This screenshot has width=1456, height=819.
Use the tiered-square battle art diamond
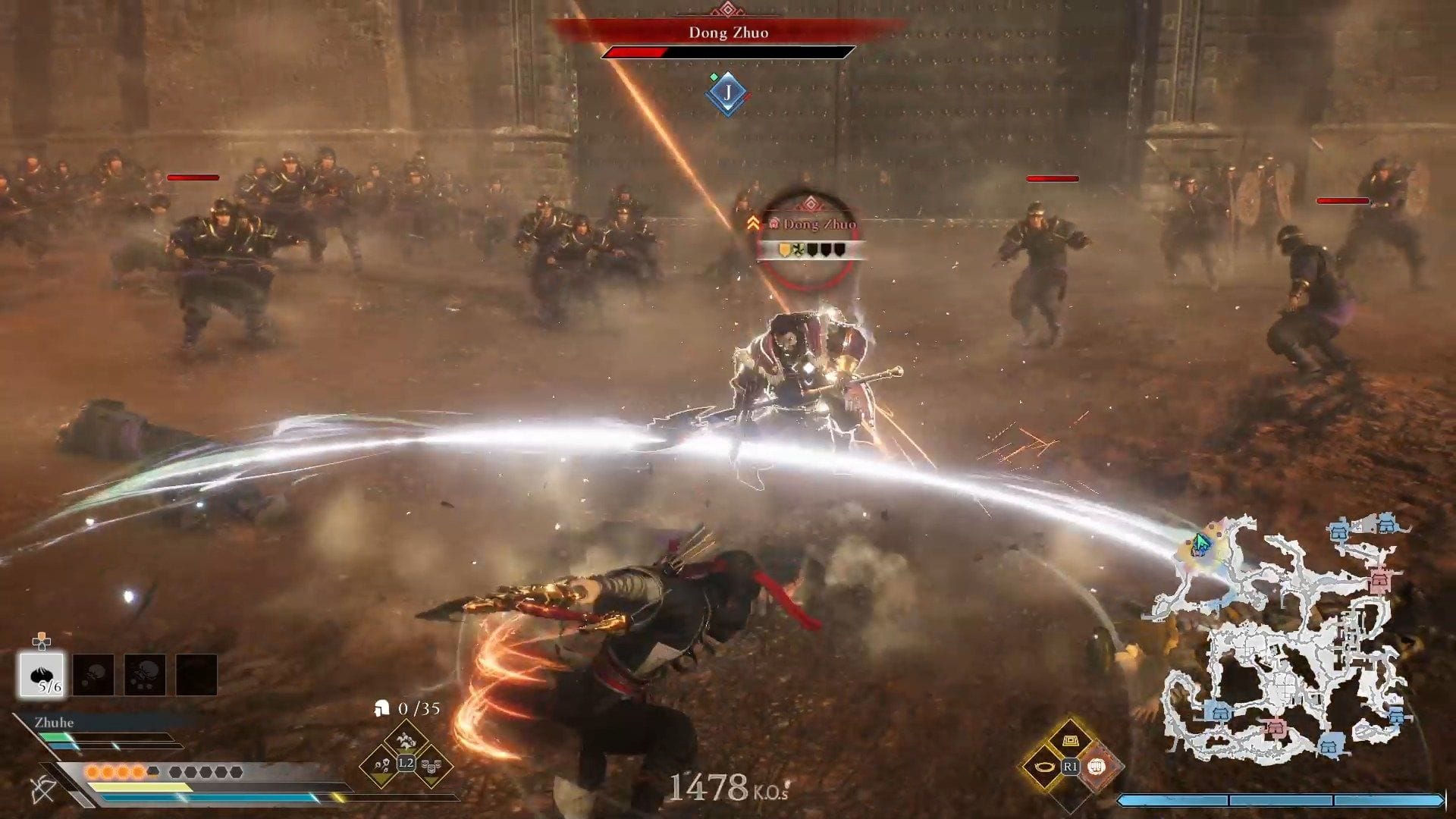pos(1071,741)
